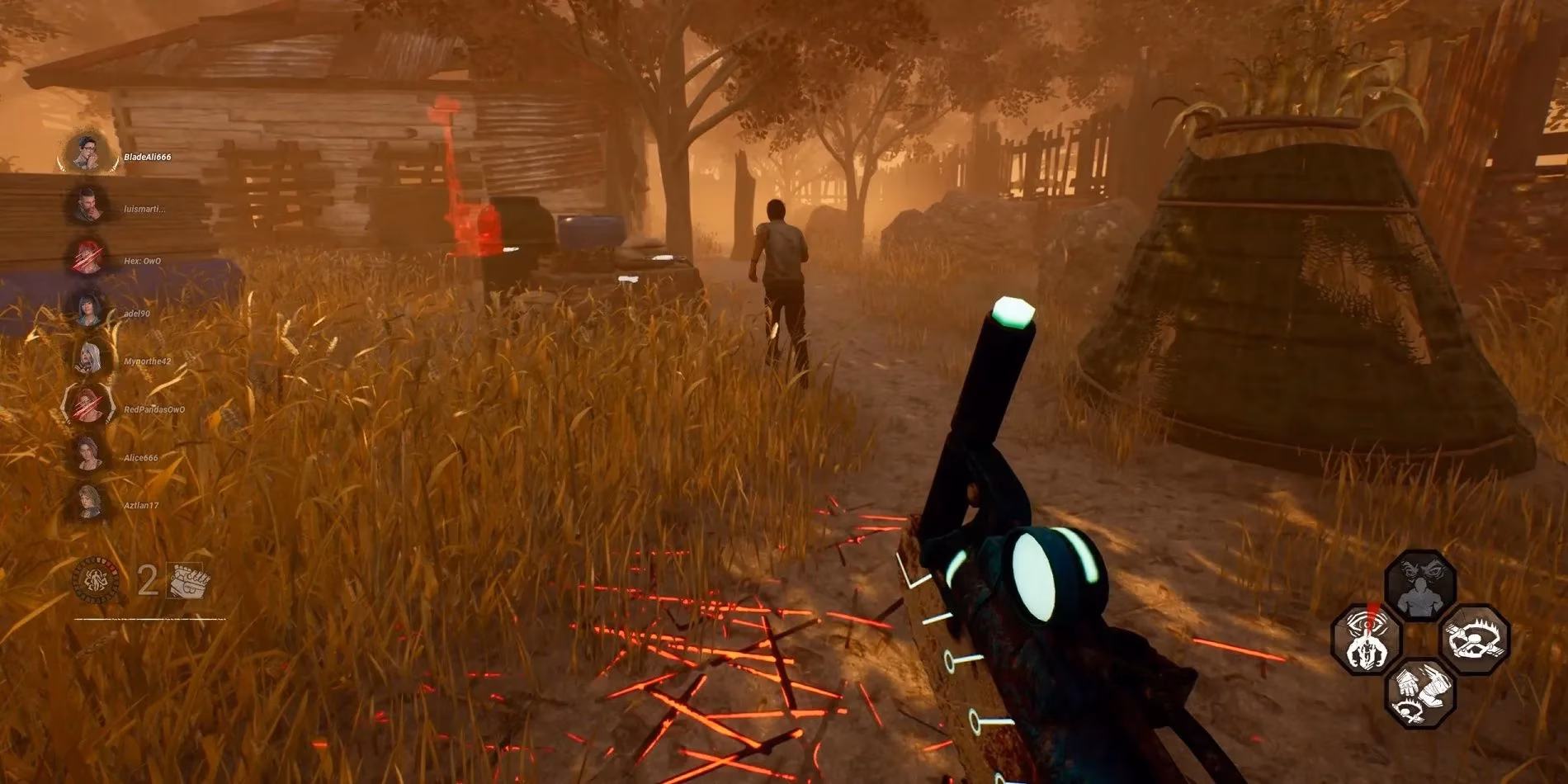
Task: Select the circular killer power wheel icon
Action: [x=96, y=579]
